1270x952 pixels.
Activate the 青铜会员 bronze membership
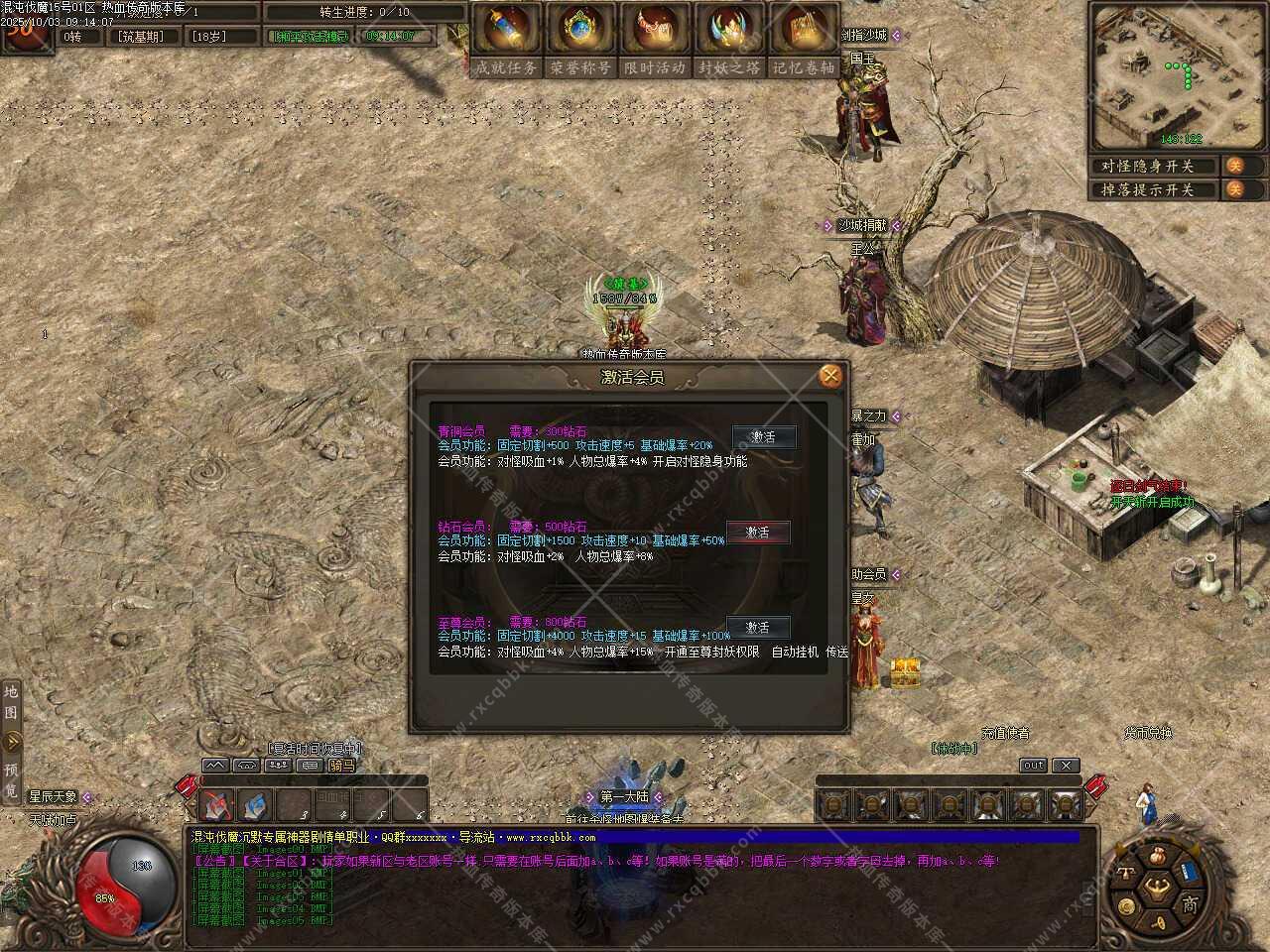coord(762,437)
